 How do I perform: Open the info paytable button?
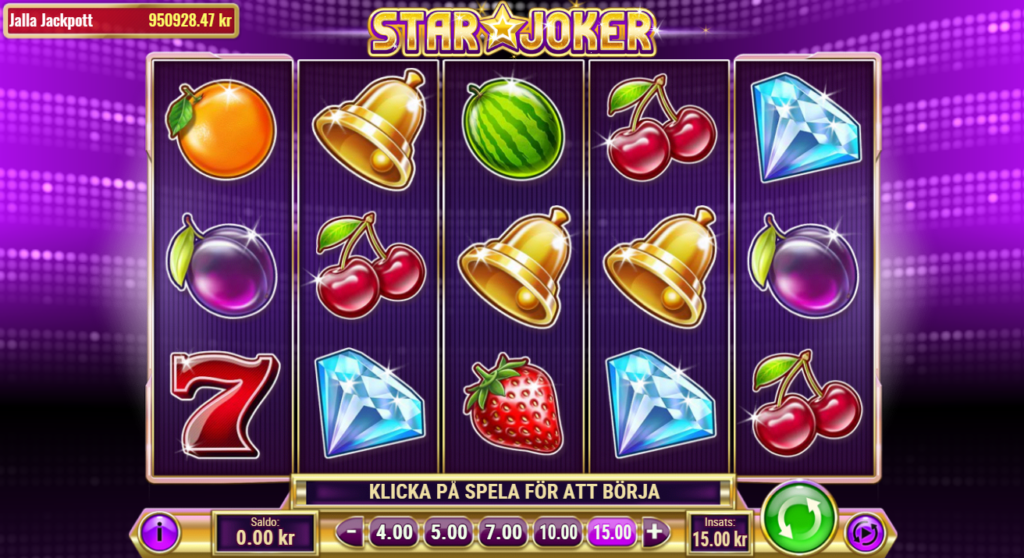tap(160, 531)
